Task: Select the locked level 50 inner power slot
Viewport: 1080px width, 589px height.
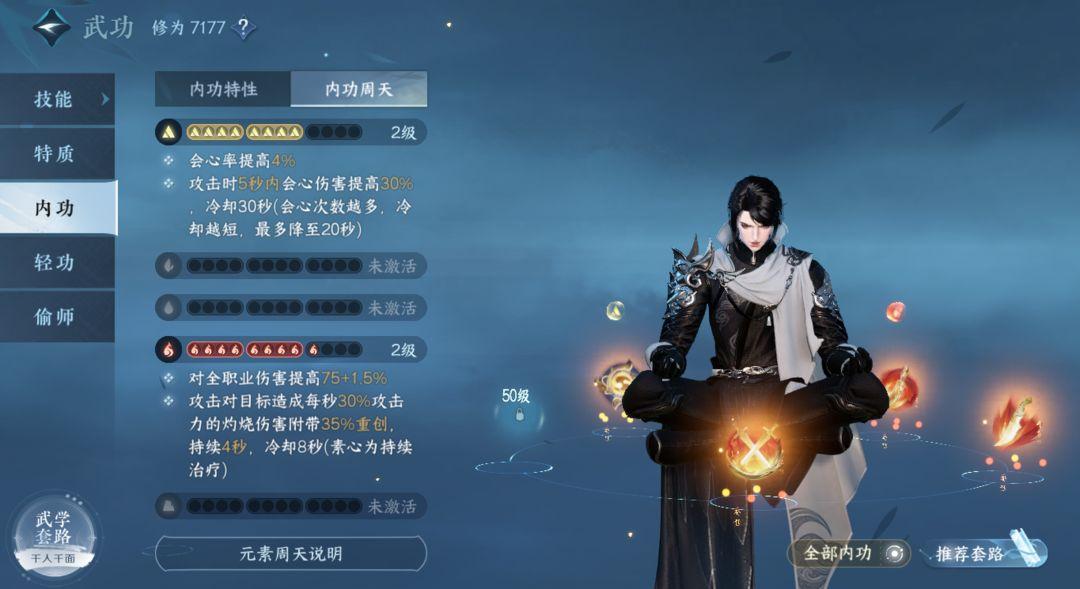Action: 518,412
